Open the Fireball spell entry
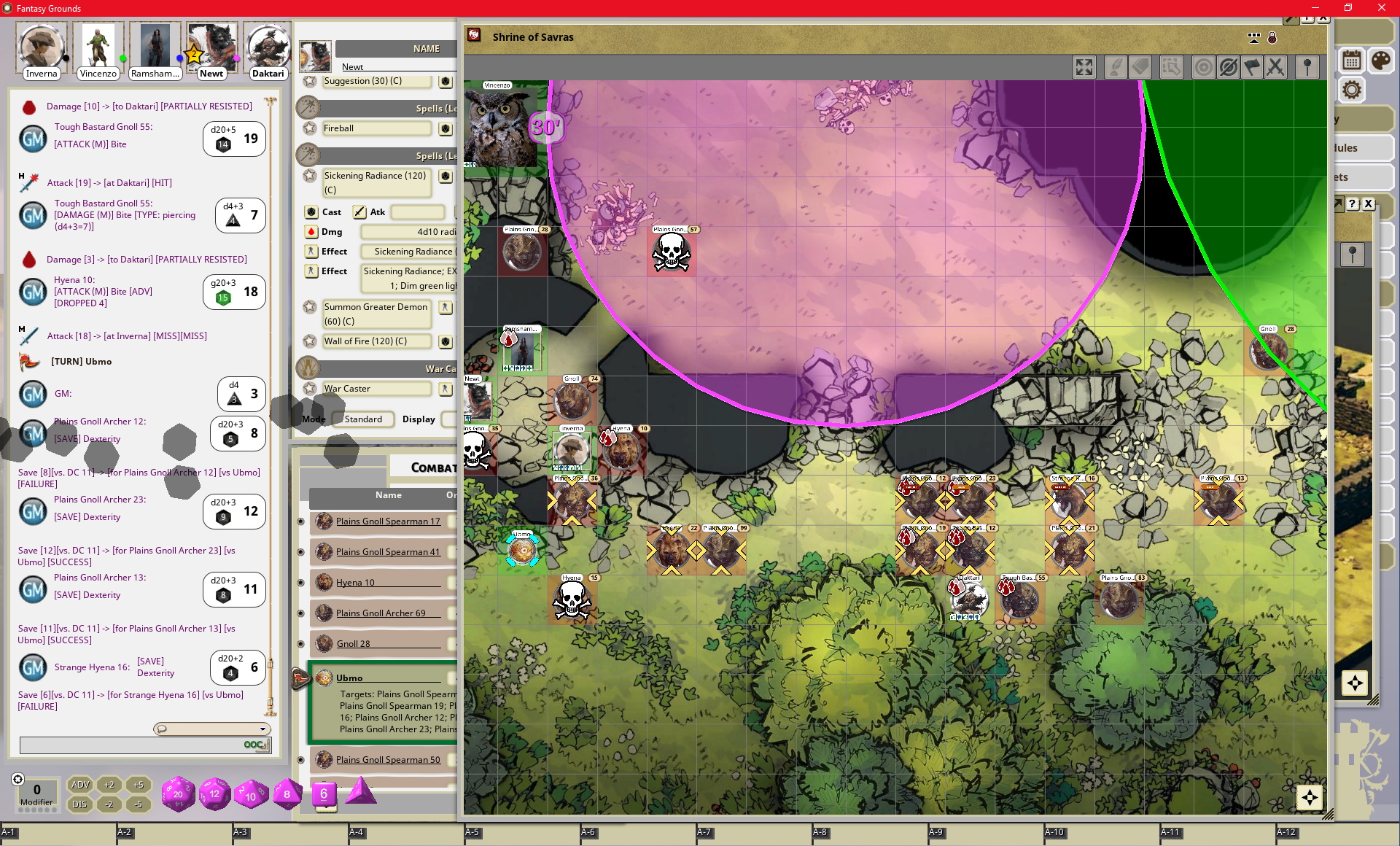Screen dimensions: 1400x846 pos(376,128)
